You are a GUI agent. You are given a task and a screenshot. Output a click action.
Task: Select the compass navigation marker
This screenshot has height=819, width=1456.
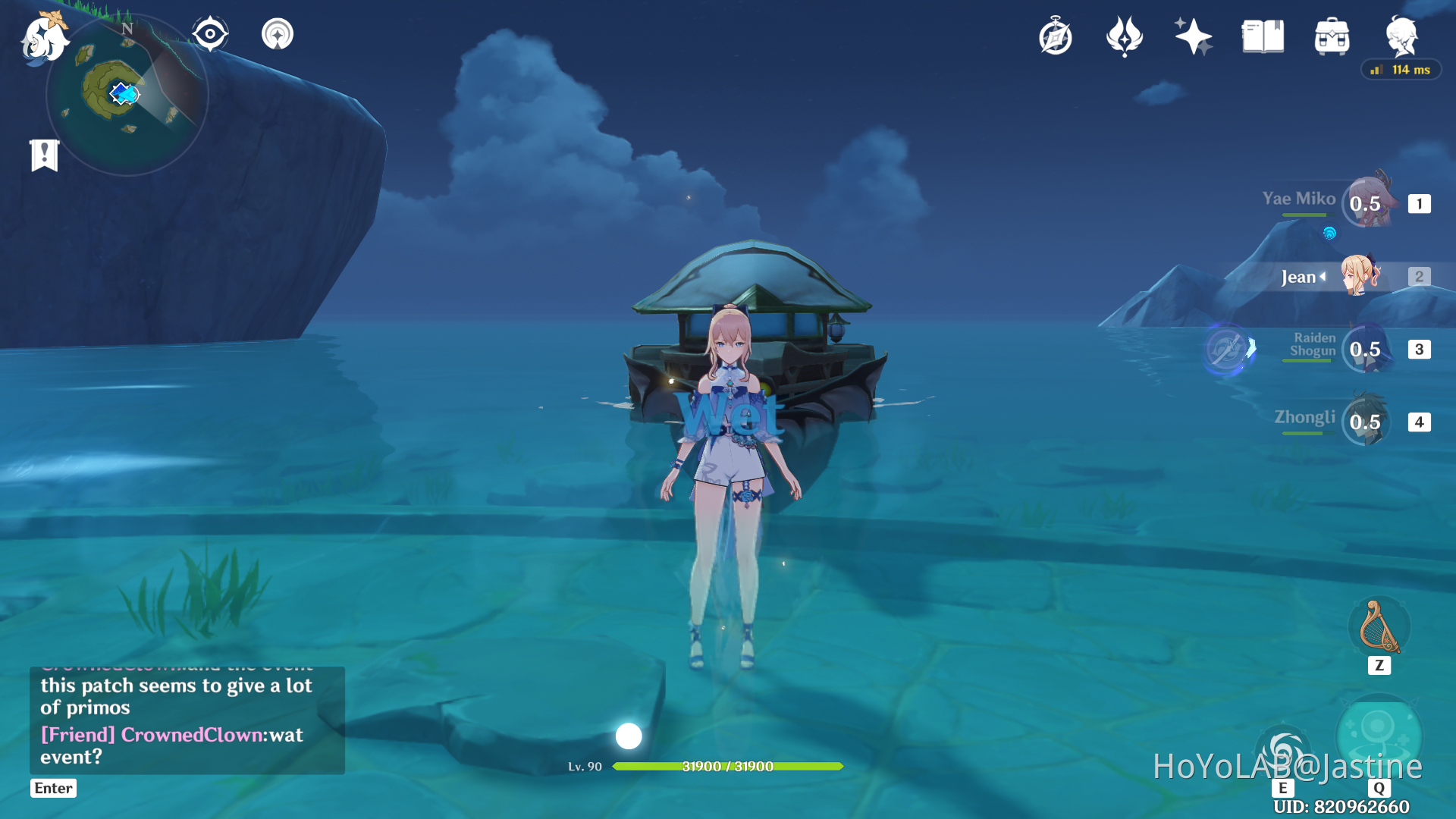click(210, 33)
